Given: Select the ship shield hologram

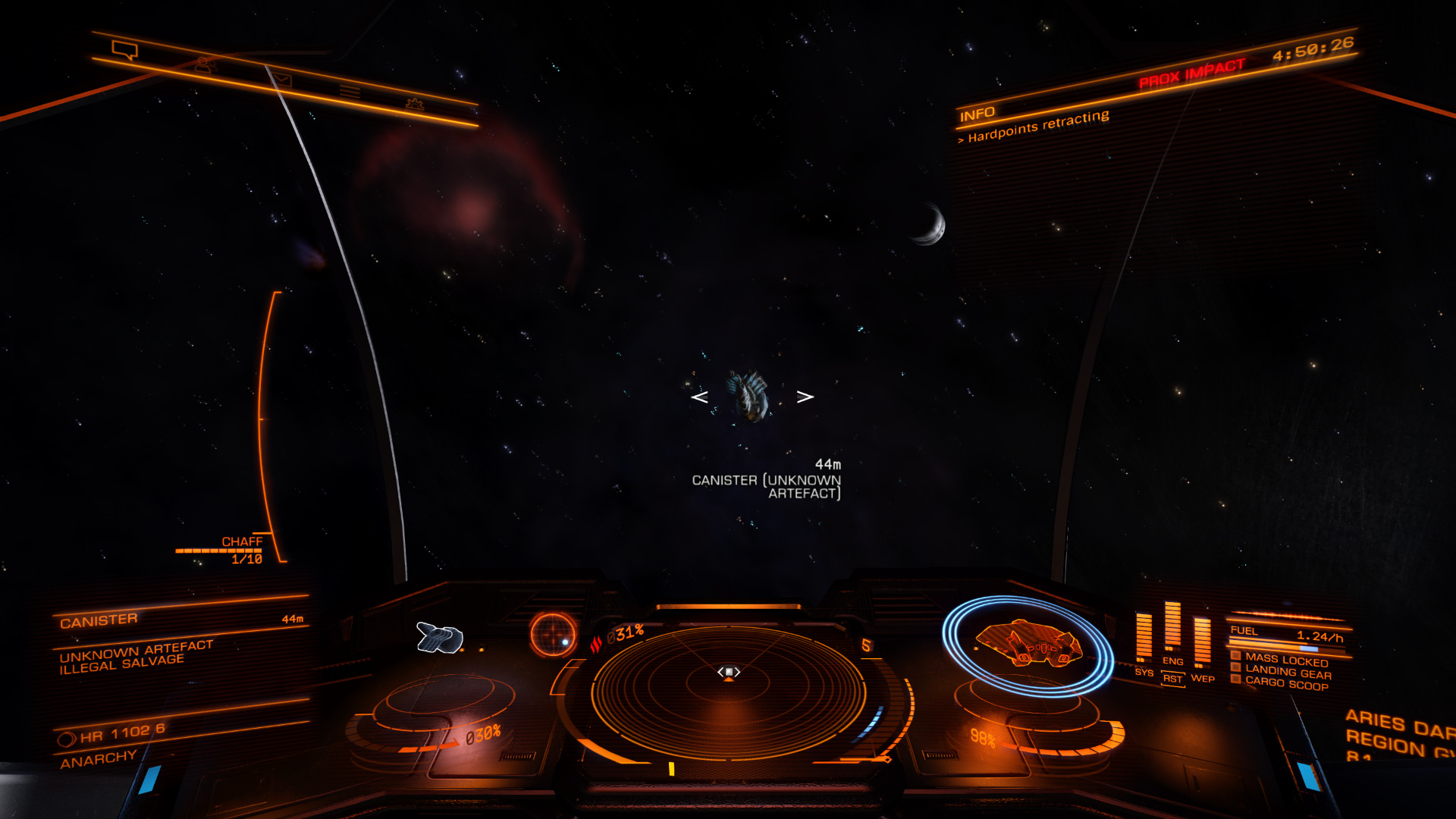Looking at the screenshot, I should pyautogui.click(x=1028, y=645).
